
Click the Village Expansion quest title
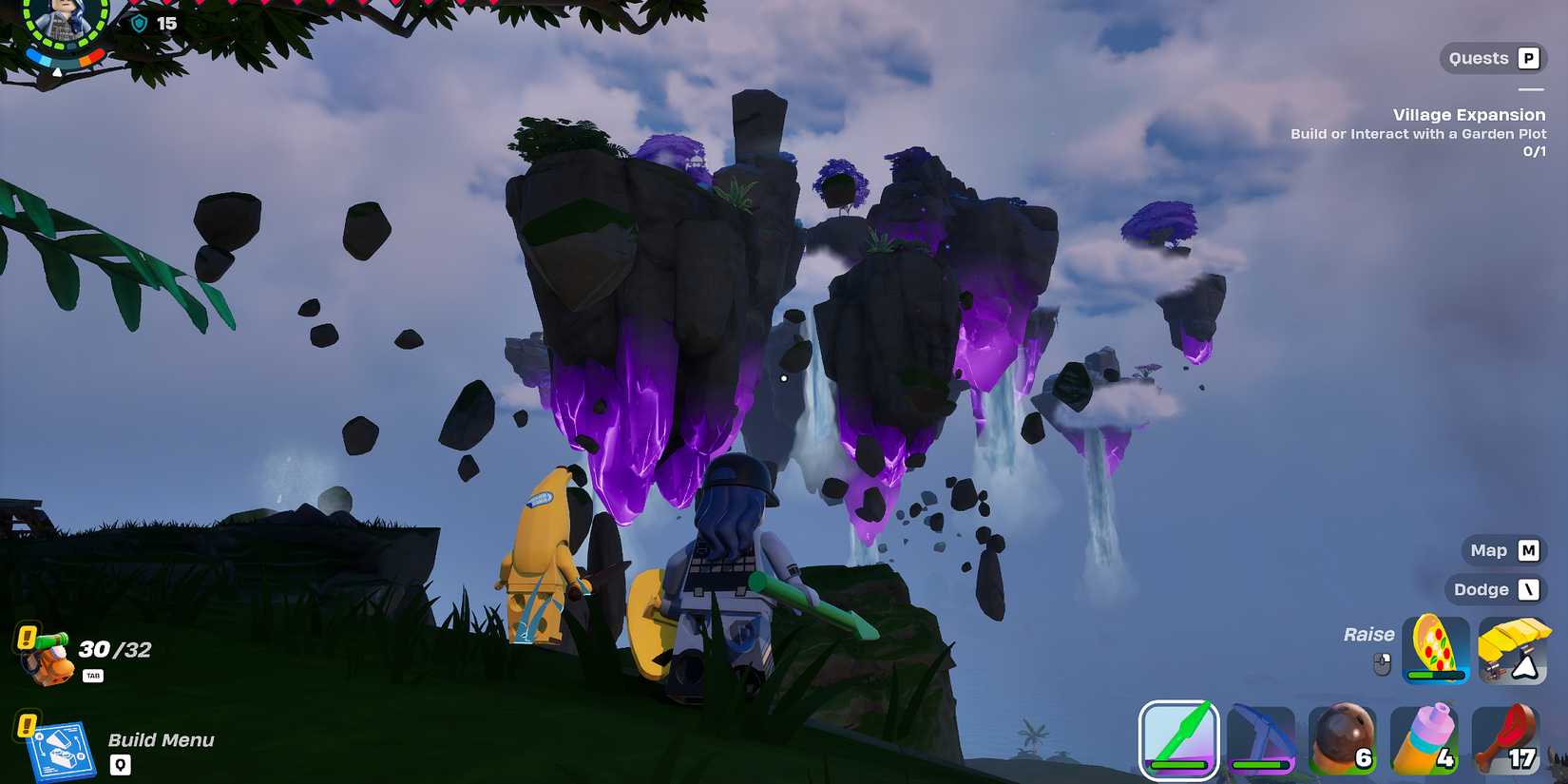1469,114
